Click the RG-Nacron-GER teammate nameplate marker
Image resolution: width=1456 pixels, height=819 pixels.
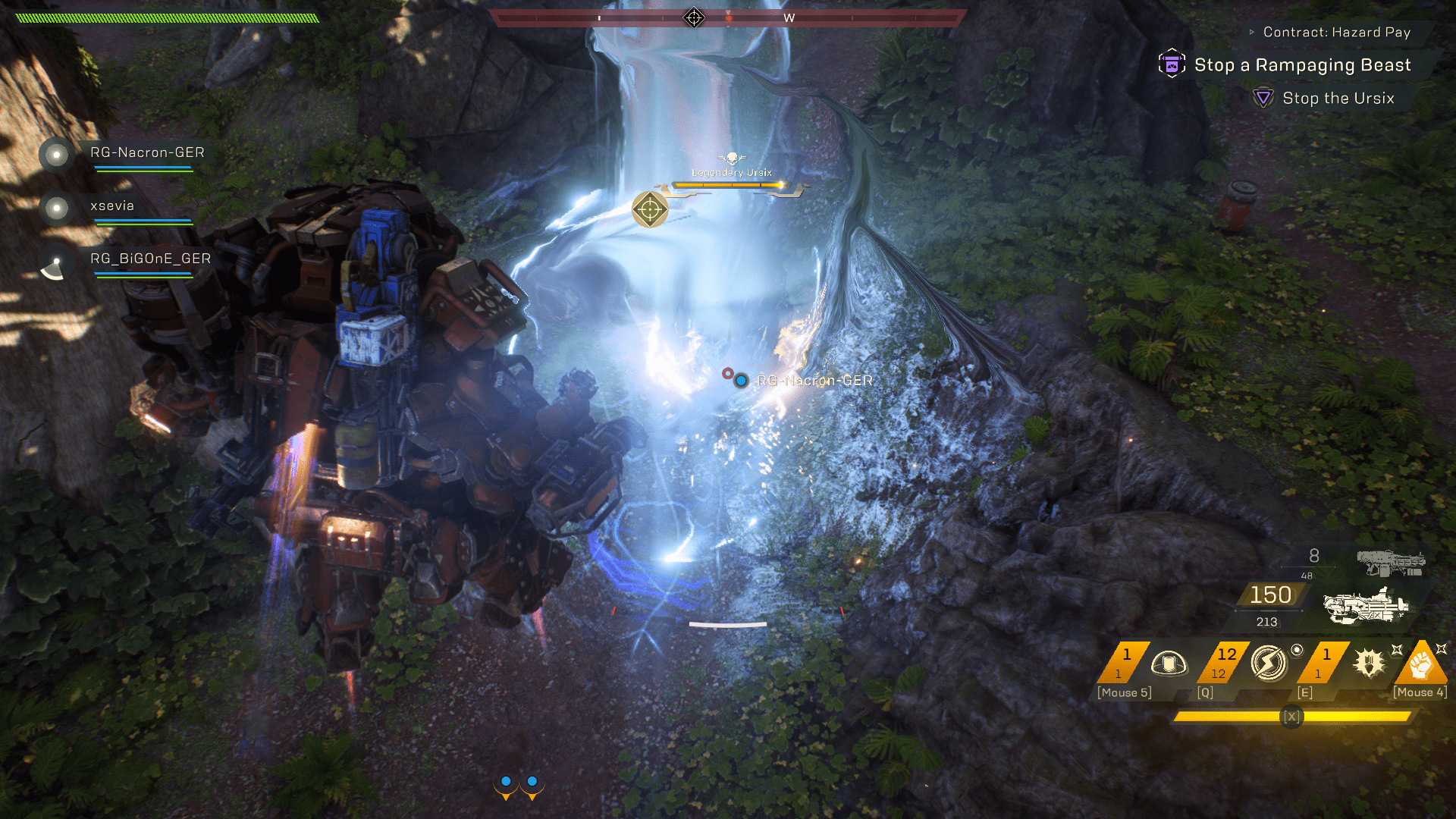pyautogui.click(x=814, y=380)
